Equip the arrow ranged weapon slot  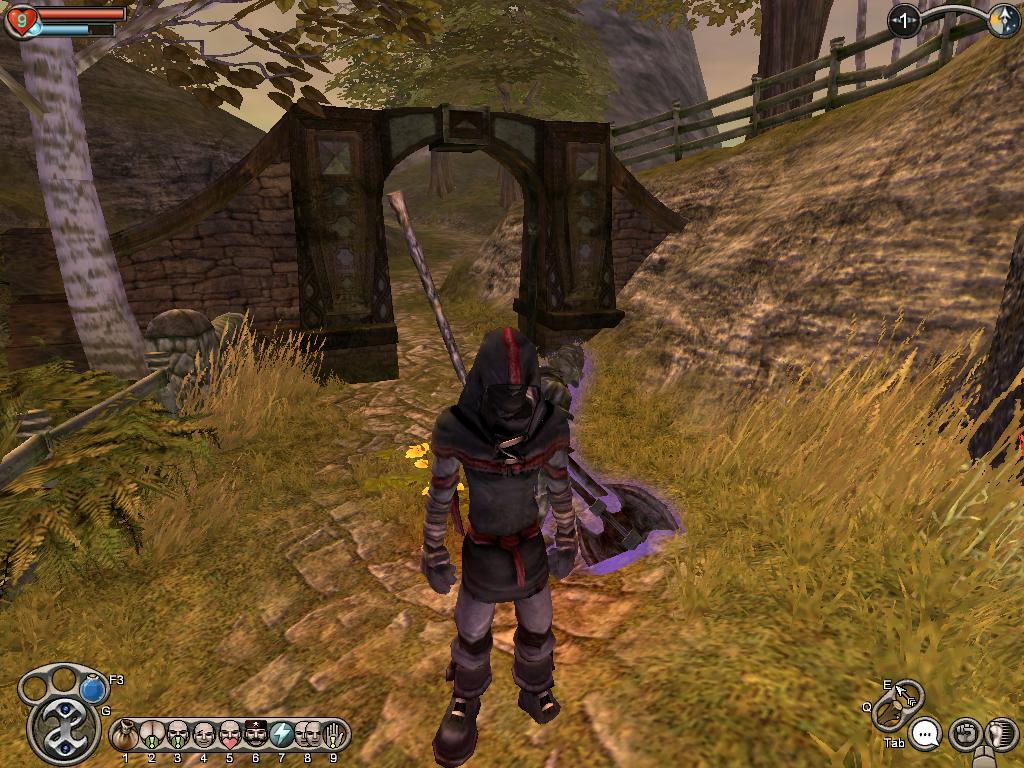coord(907,694)
